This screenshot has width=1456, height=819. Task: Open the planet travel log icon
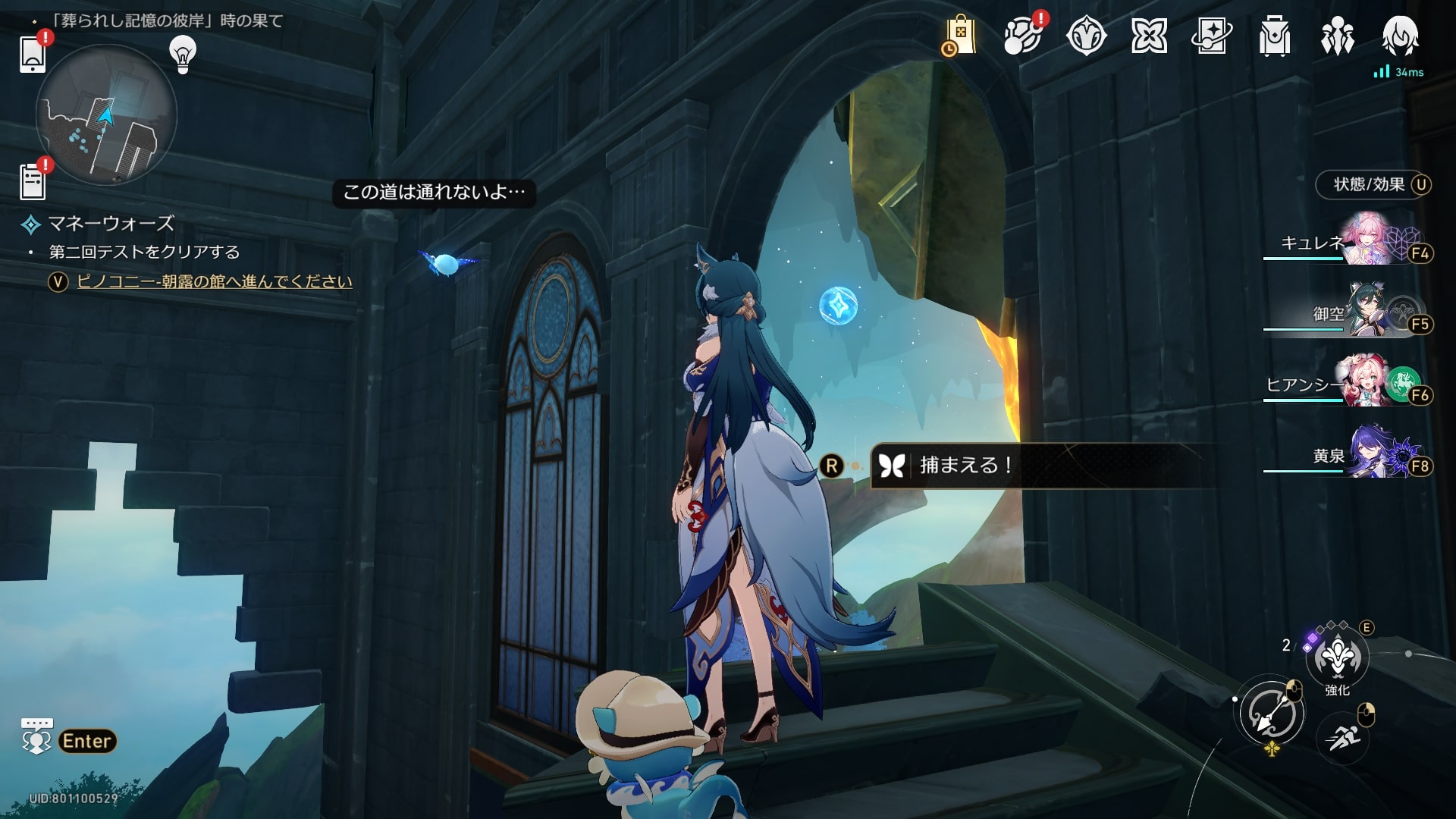(x=1021, y=36)
